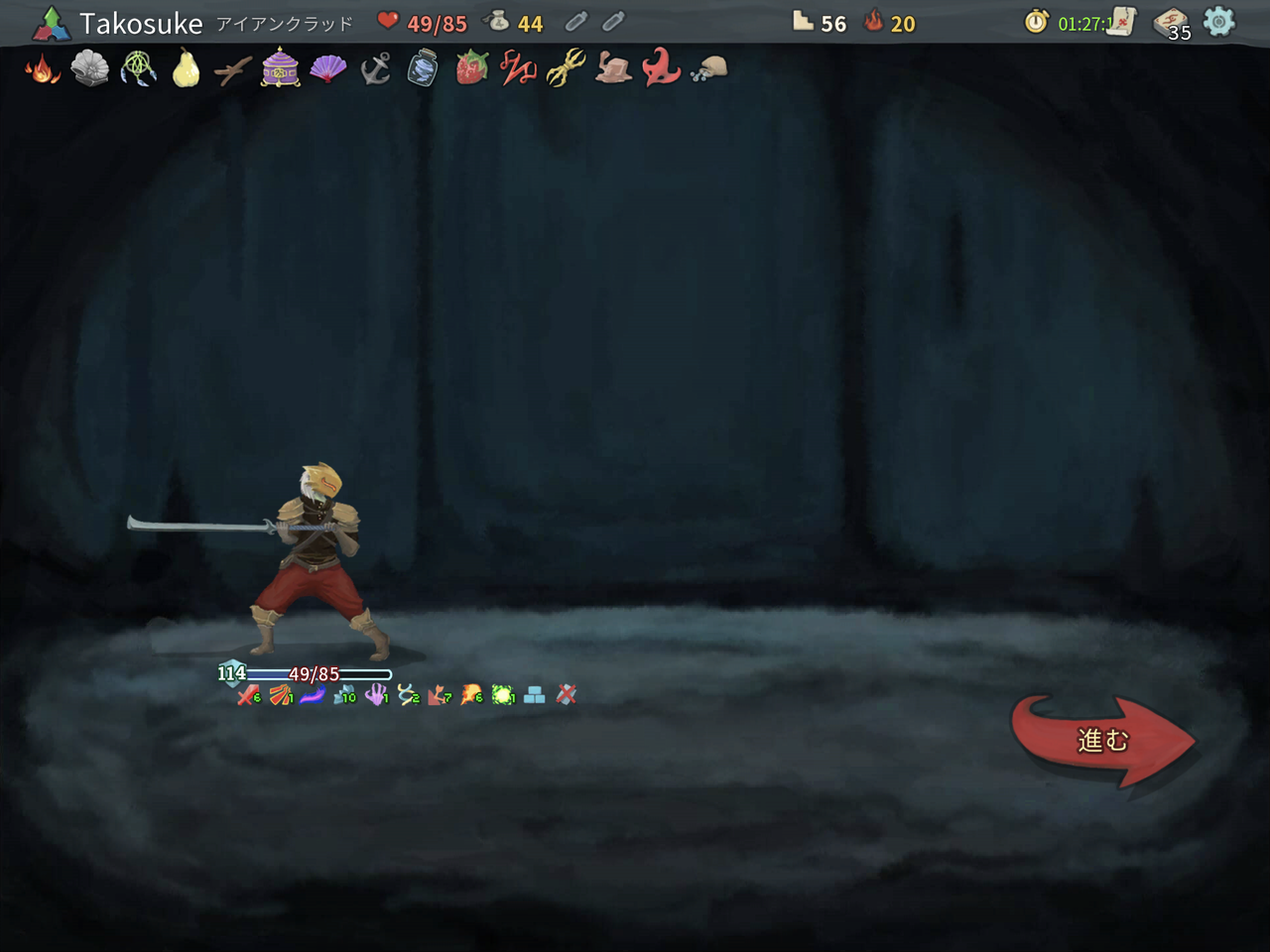View the Sea Shell relic

click(91, 69)
